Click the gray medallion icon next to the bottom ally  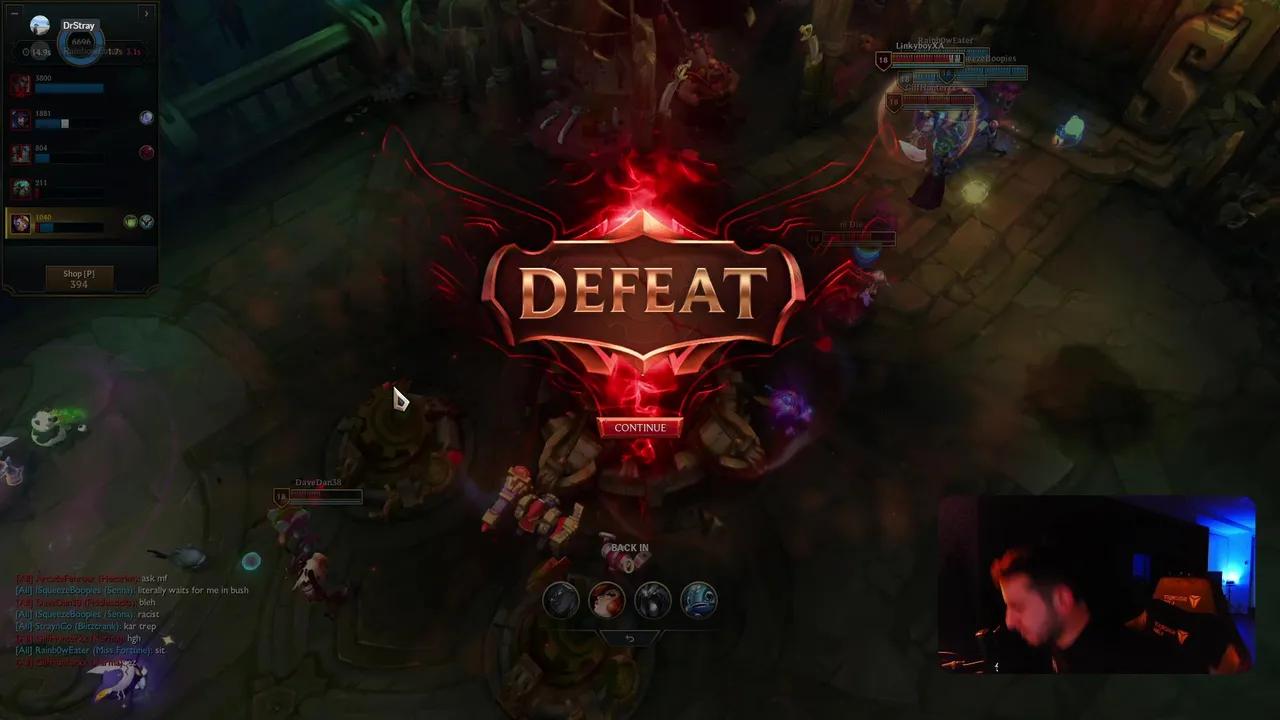(145, 222)
